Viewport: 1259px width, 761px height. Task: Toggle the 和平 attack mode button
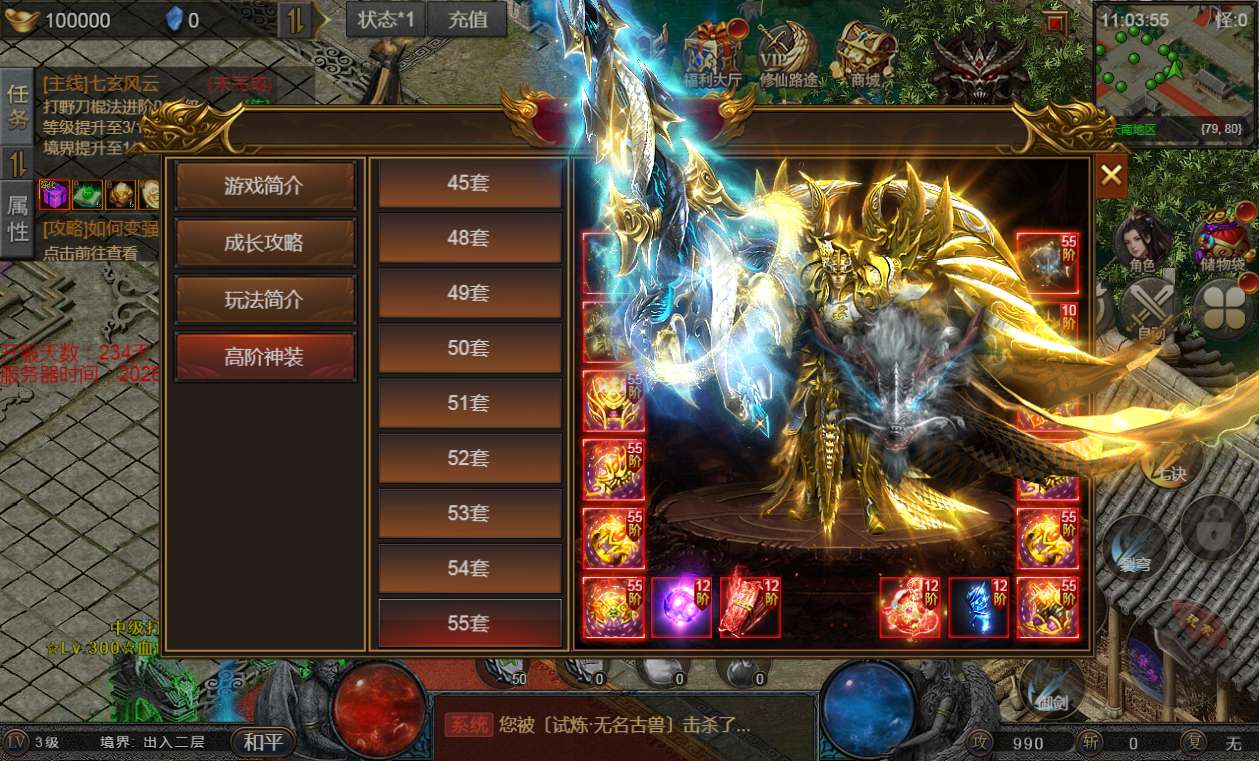(264, 742)
